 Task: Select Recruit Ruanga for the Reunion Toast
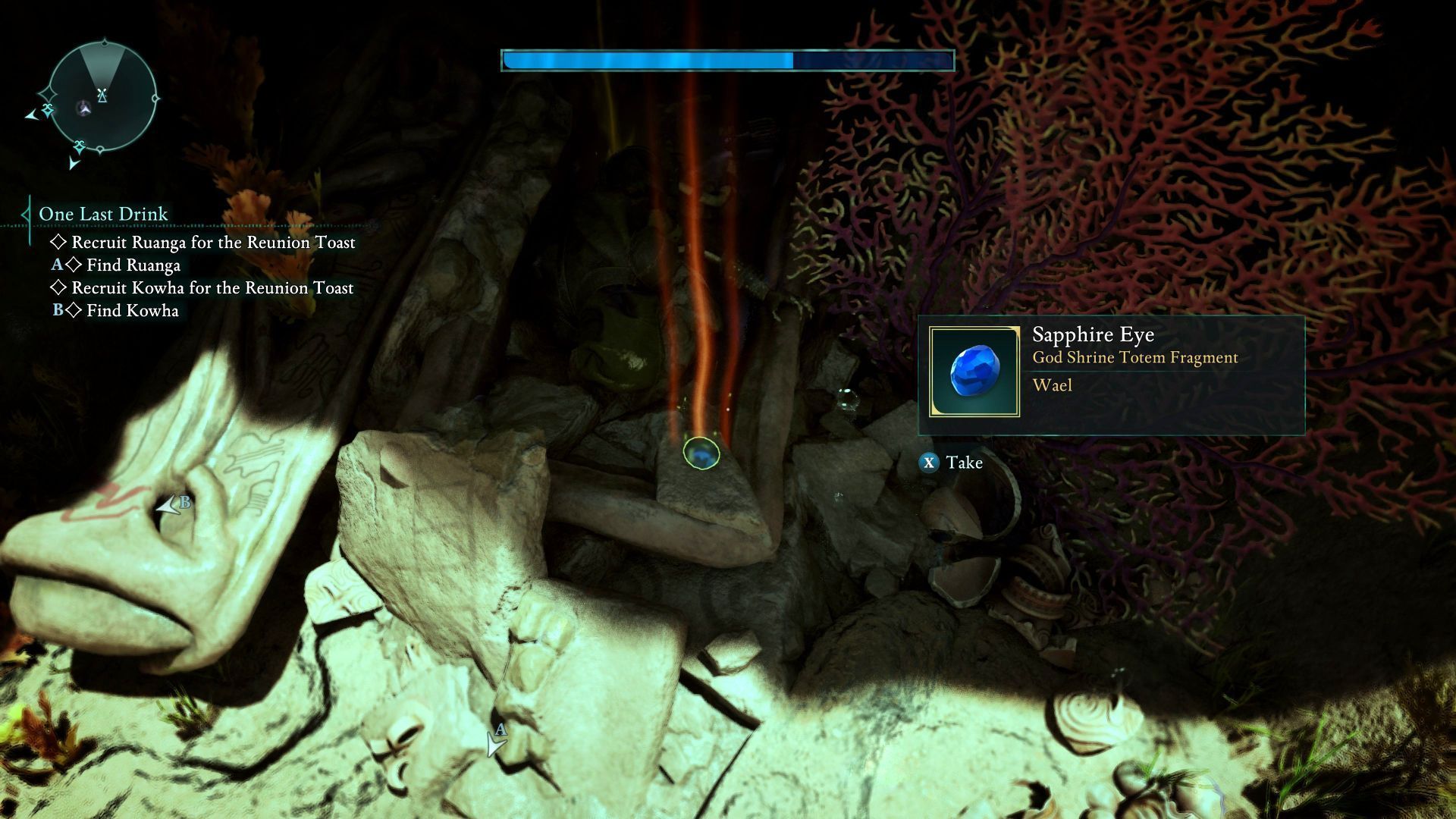tap(212, 243)
